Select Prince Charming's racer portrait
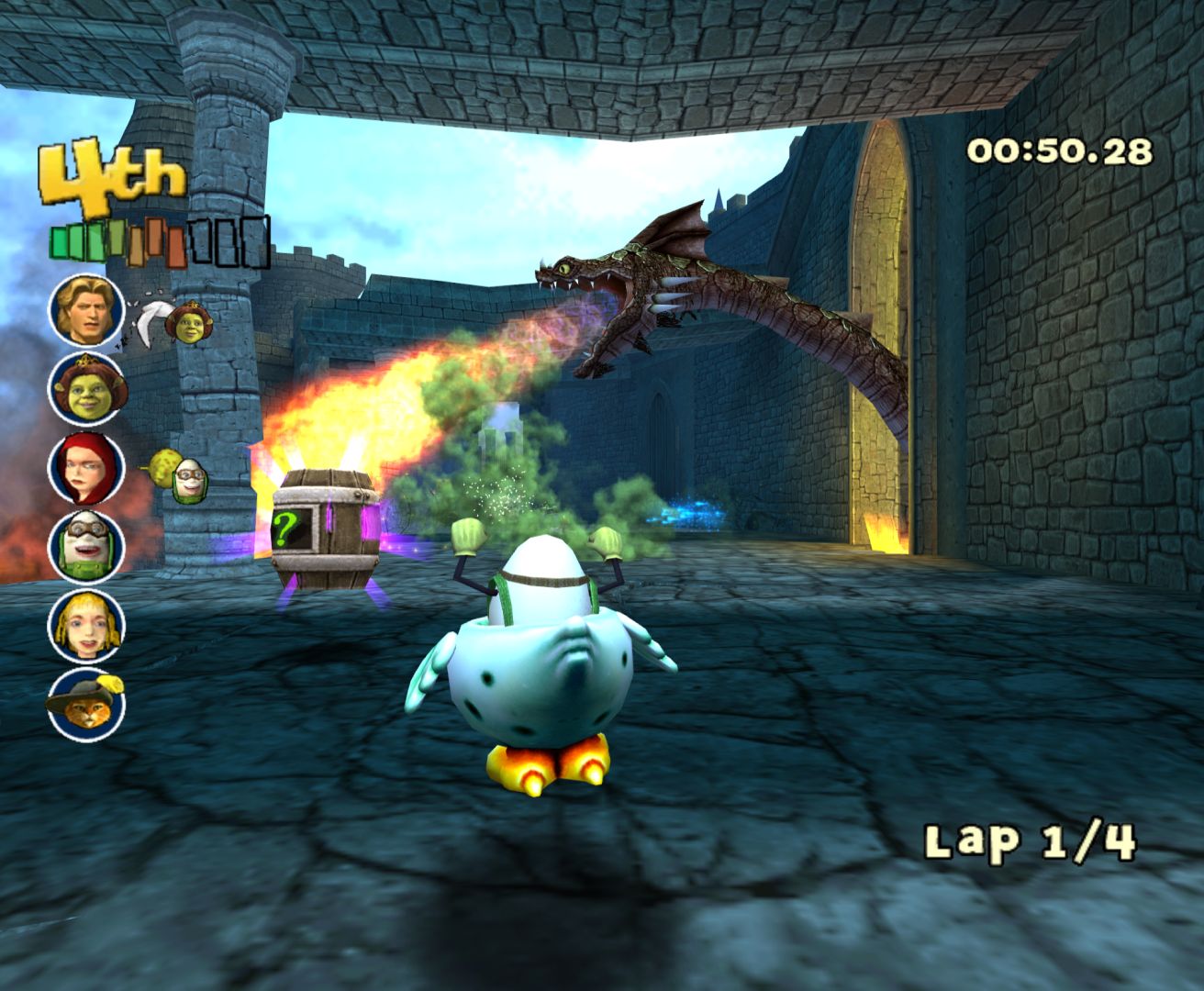 pyautogui.click(x=86, y=309)
